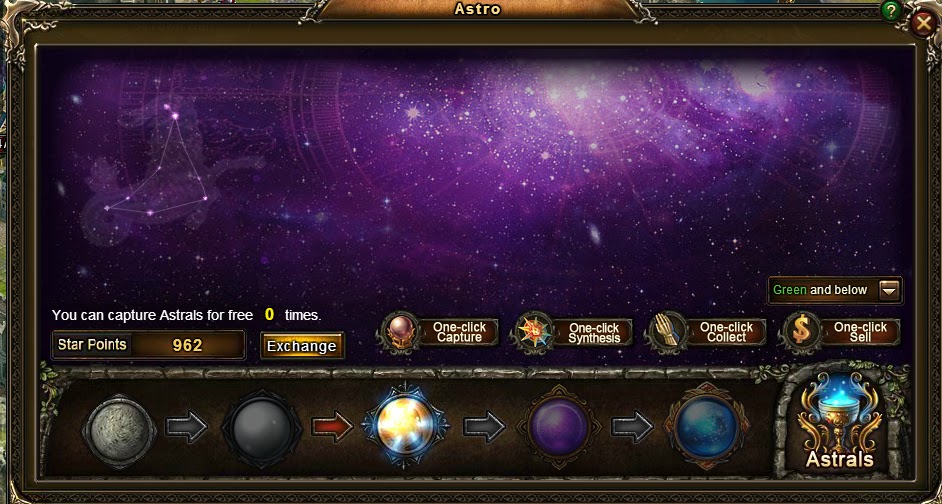Select the dark black orb

(260, 428)
